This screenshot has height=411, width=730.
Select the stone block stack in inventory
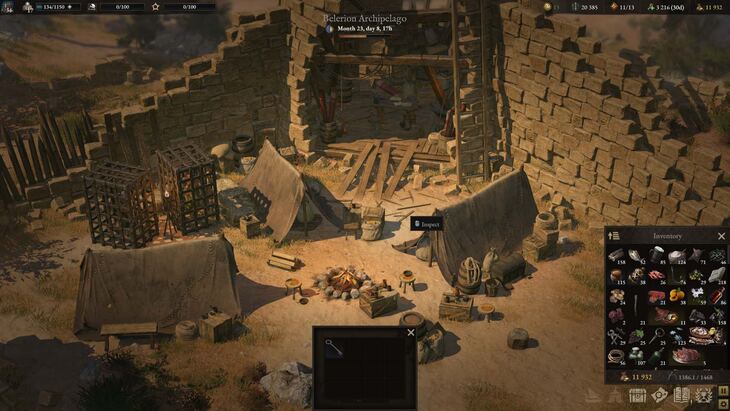(718, 274)
